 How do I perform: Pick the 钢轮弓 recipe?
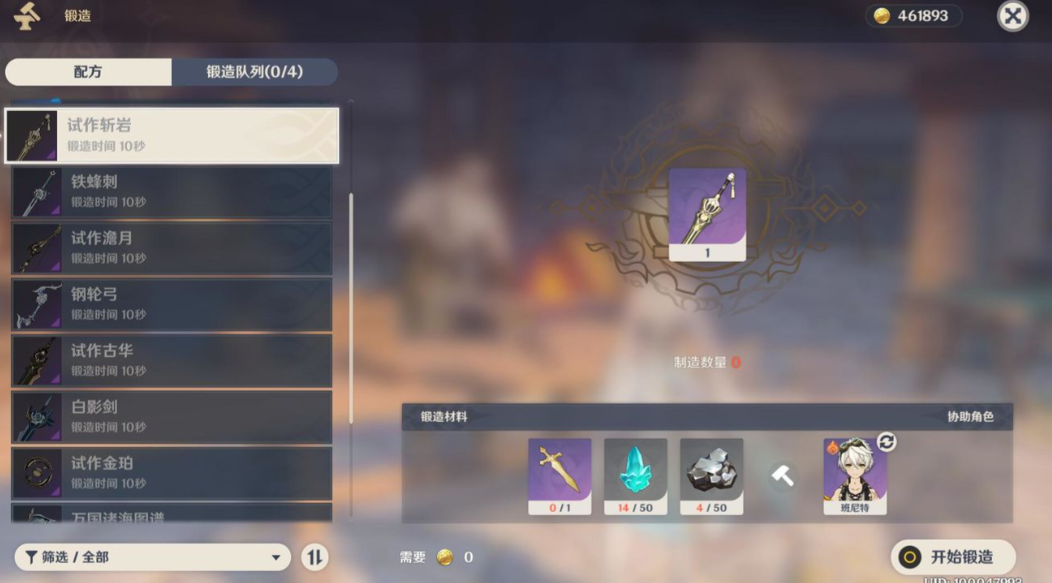click(x=172, y=304)
